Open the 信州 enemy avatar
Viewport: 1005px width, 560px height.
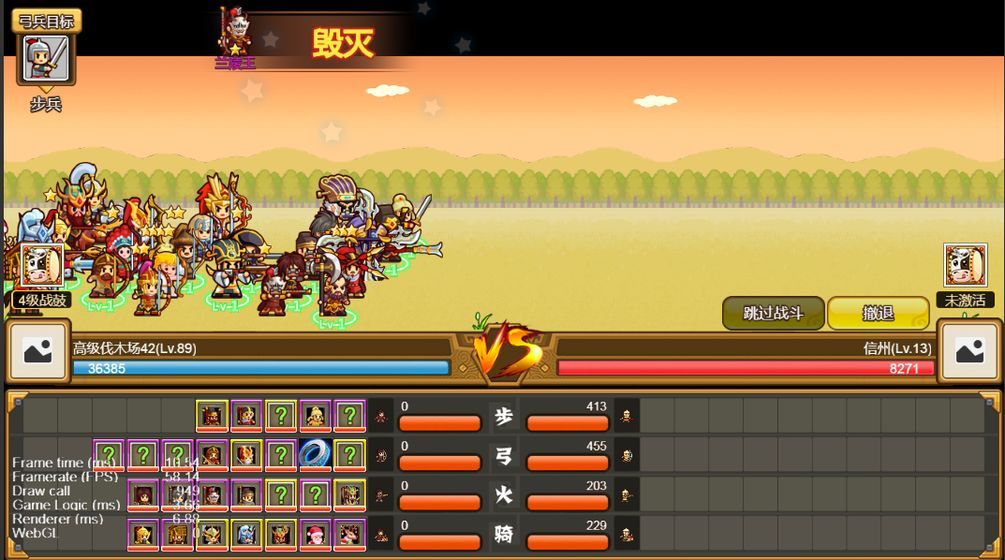969,351
